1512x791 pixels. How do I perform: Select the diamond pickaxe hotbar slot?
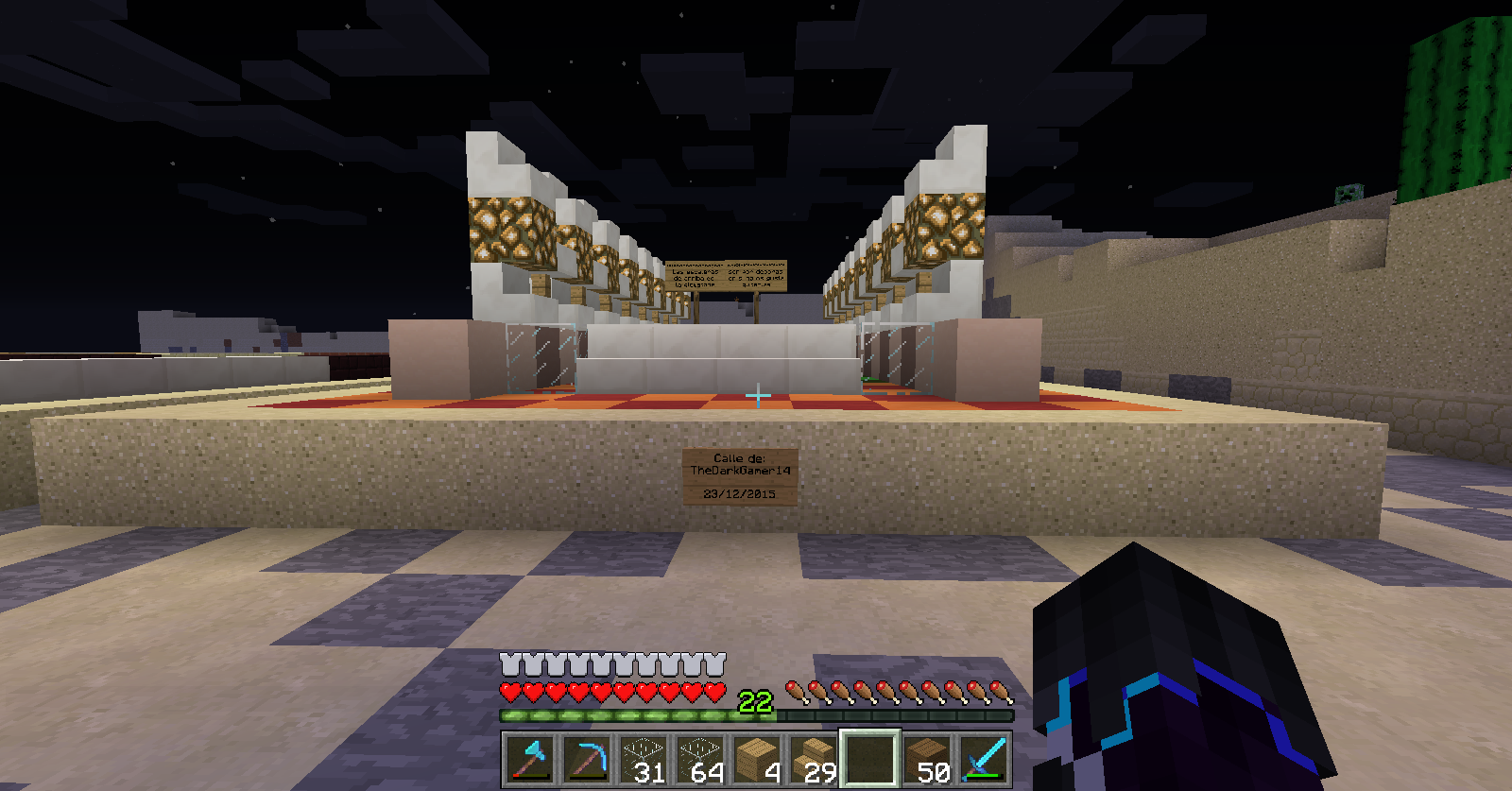(586, 759)
